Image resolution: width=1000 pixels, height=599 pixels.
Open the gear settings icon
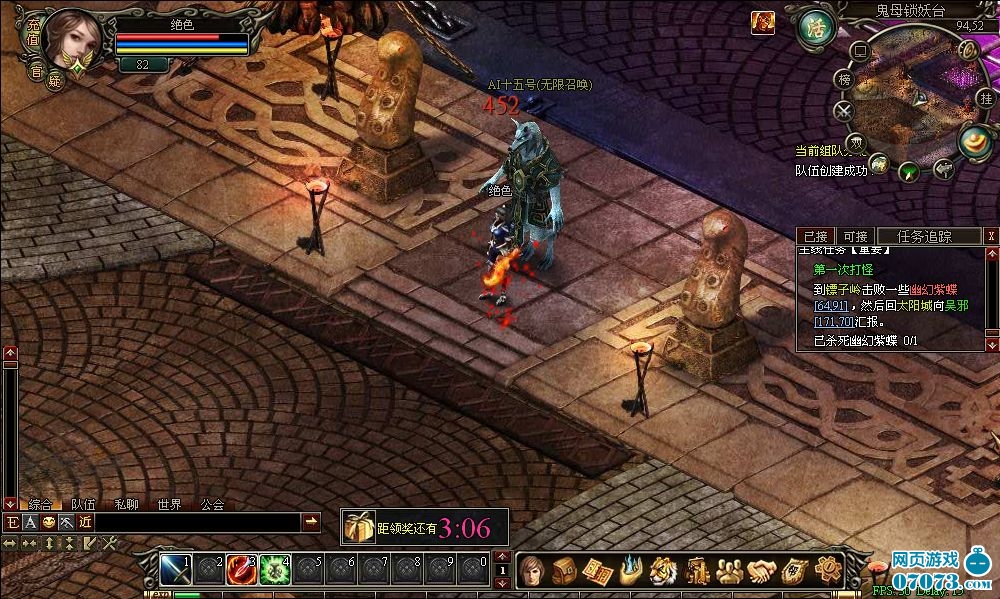point(827,571)
